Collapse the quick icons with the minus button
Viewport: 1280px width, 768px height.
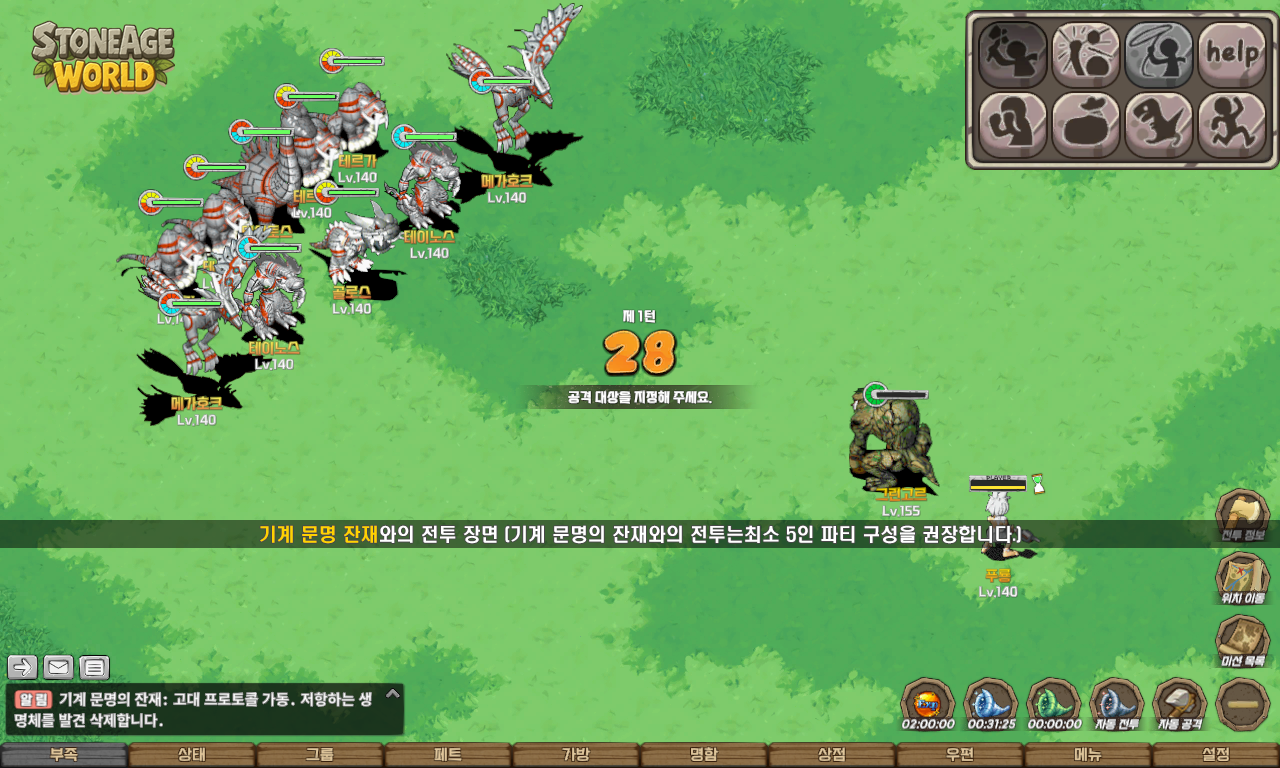[1243, 704]
